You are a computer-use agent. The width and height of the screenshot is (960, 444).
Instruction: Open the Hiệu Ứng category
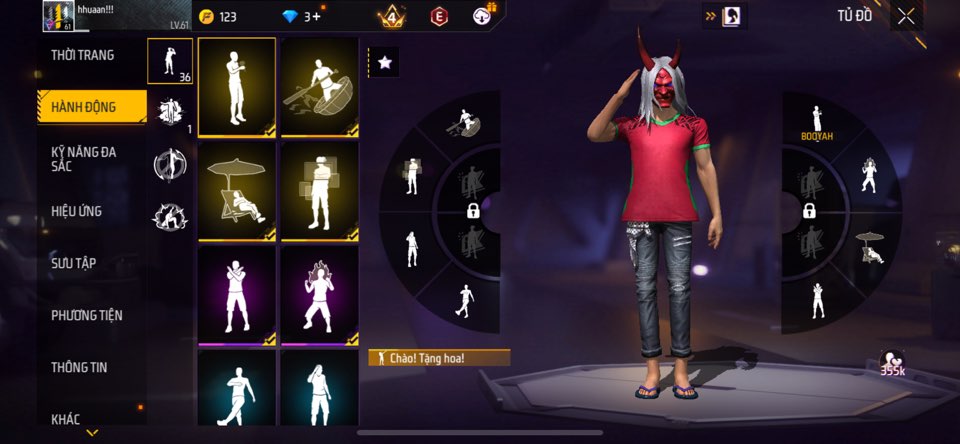(77, 211)
